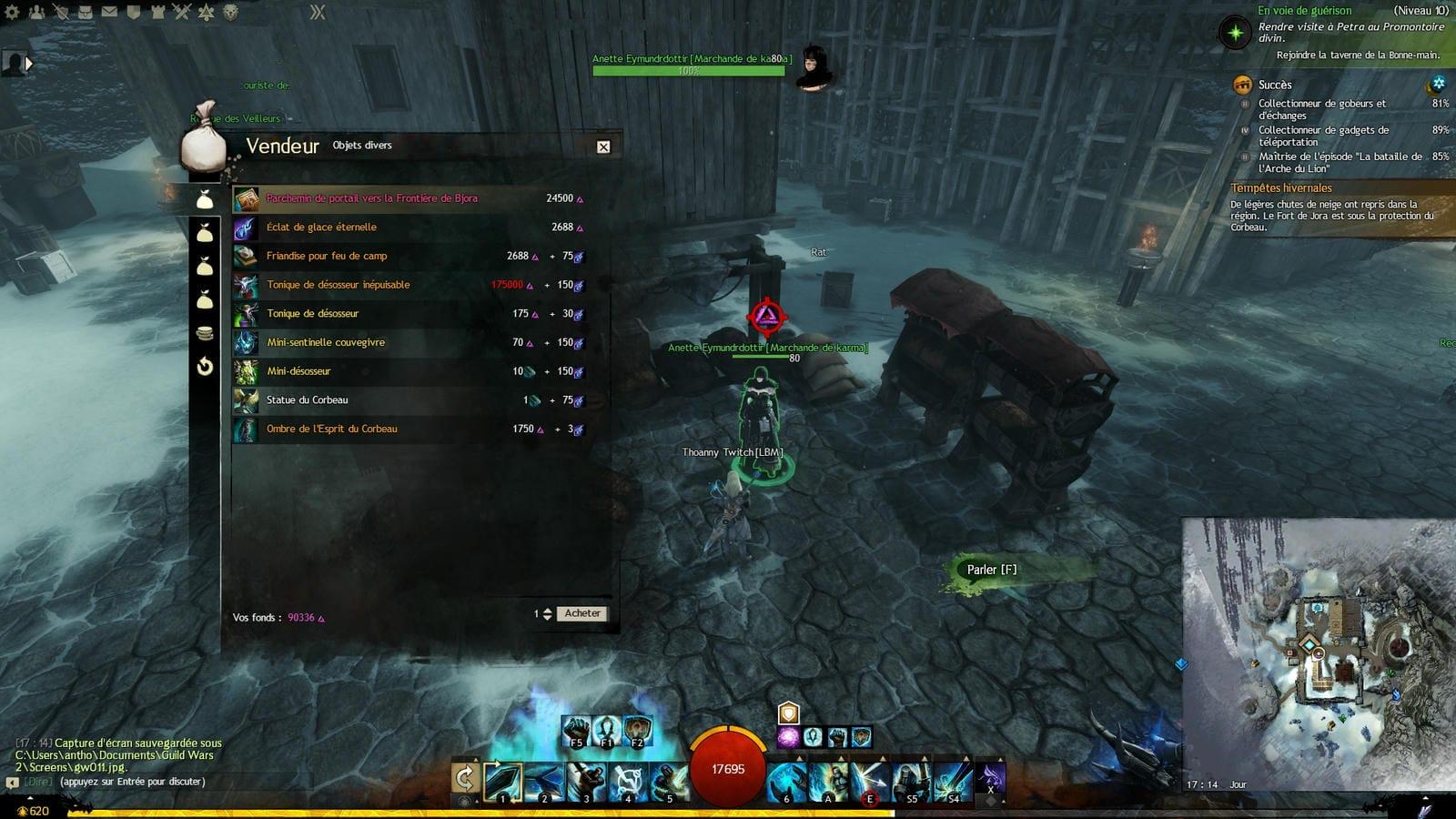Click the weapon swap button

pyautogui.click(x=464, y=778)
